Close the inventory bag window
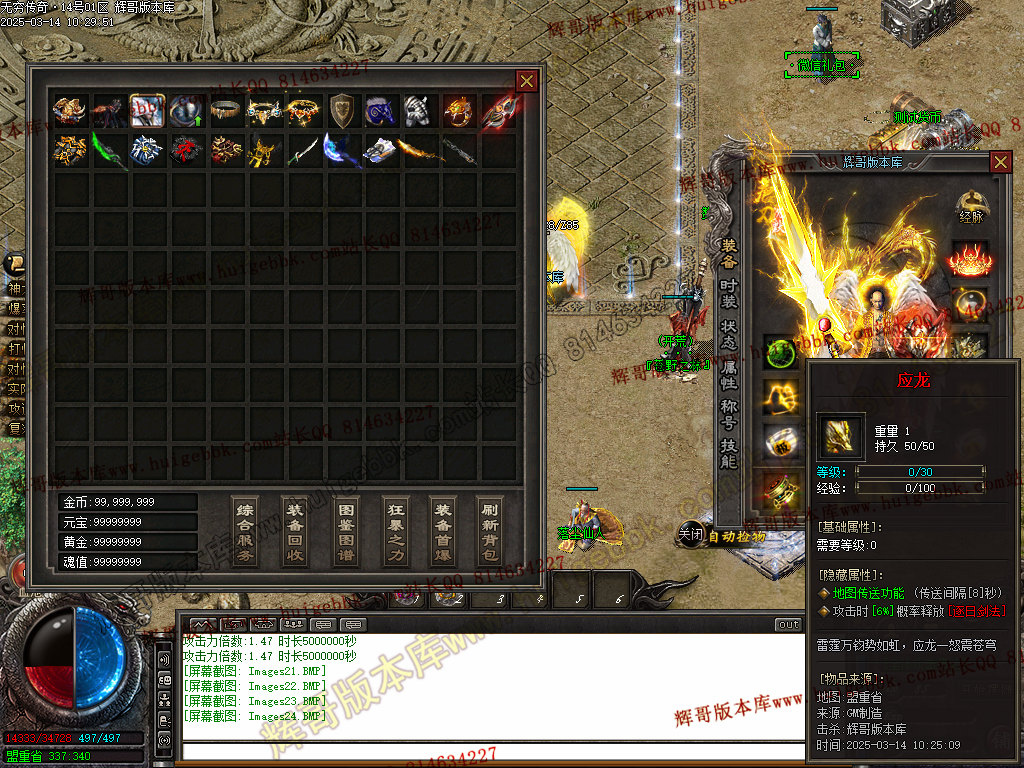This screenshot has width=1024, height=768. point(526,81)
